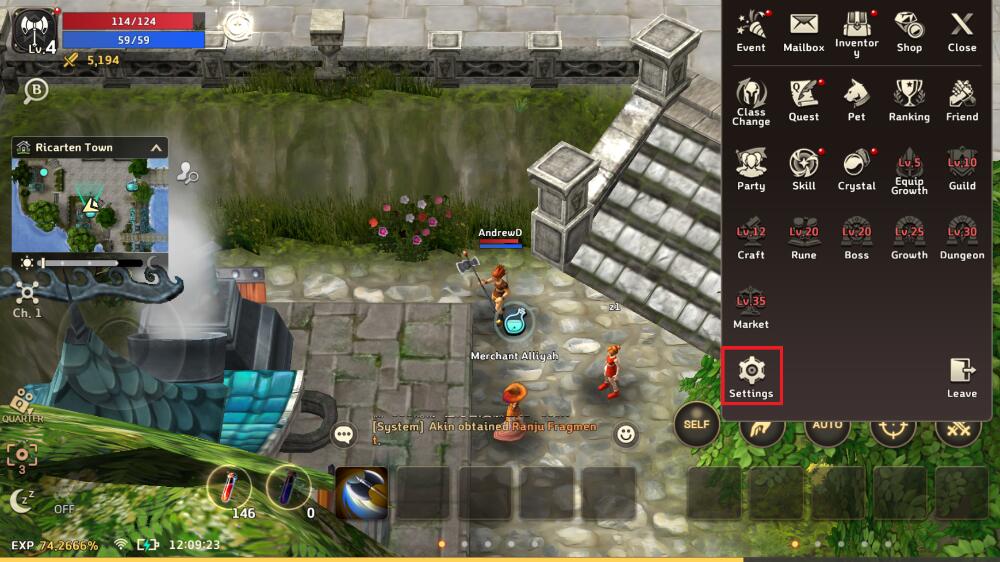1000x562 pixels.
Task: Open the Inventory bag
Action: pyautogui.click(x=857, y=31)
